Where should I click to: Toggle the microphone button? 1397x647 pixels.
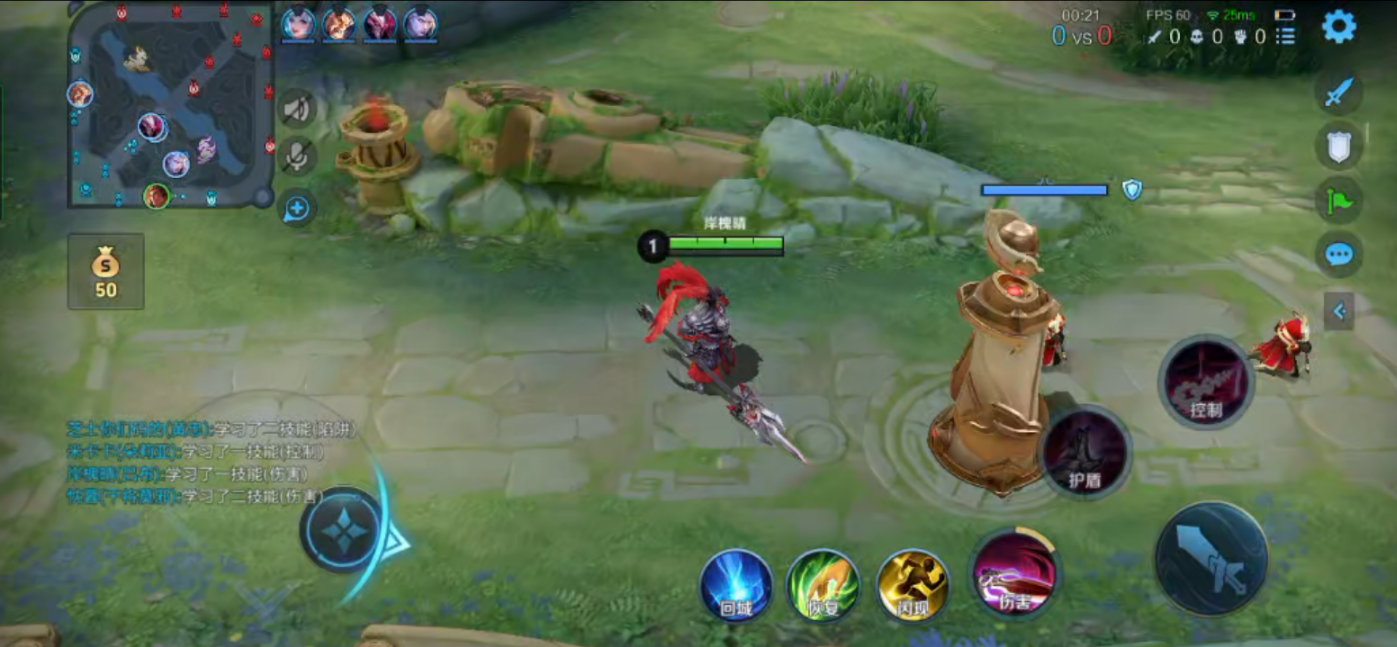coord(297,156)
